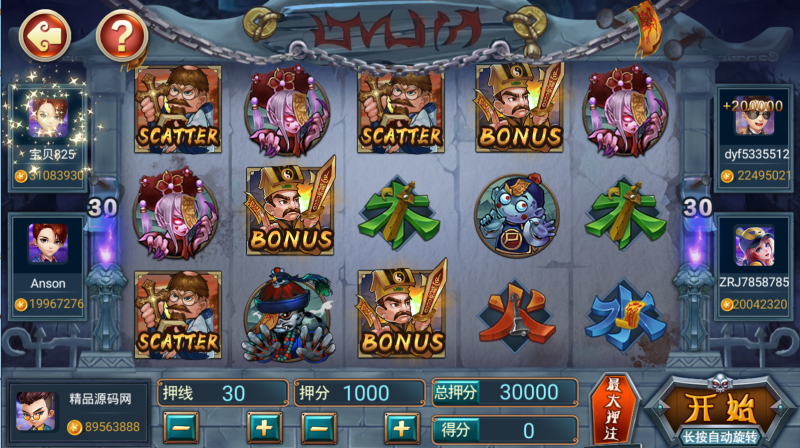Increase the 押分 bet amount
Image resolution: width=800 pixels, height=448 pixels.
(x=401, y=428)
